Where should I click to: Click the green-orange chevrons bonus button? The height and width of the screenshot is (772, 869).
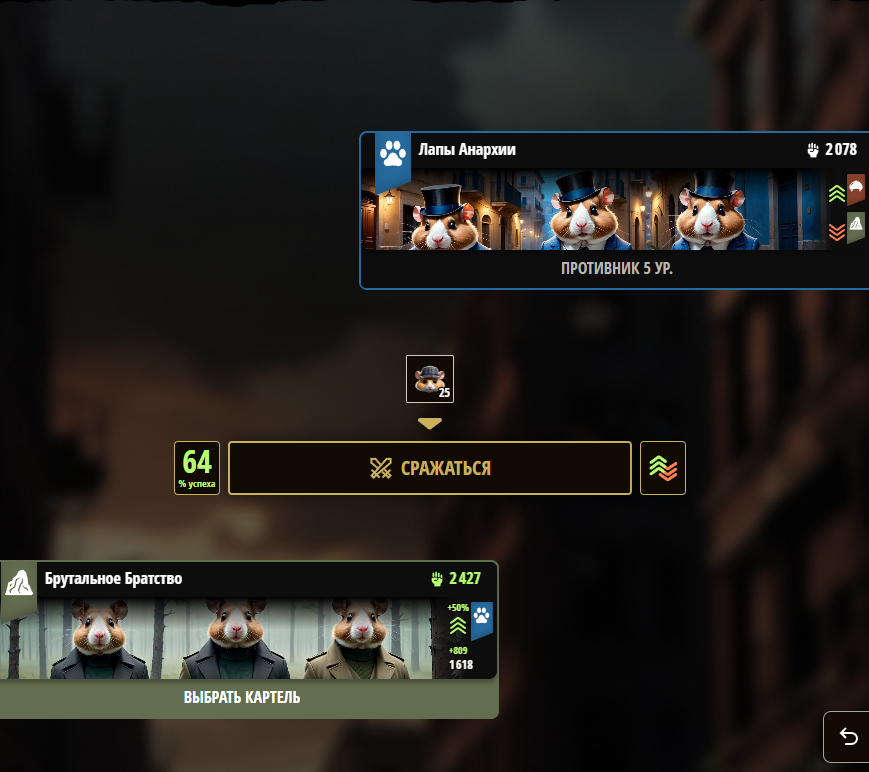(662, 468)
